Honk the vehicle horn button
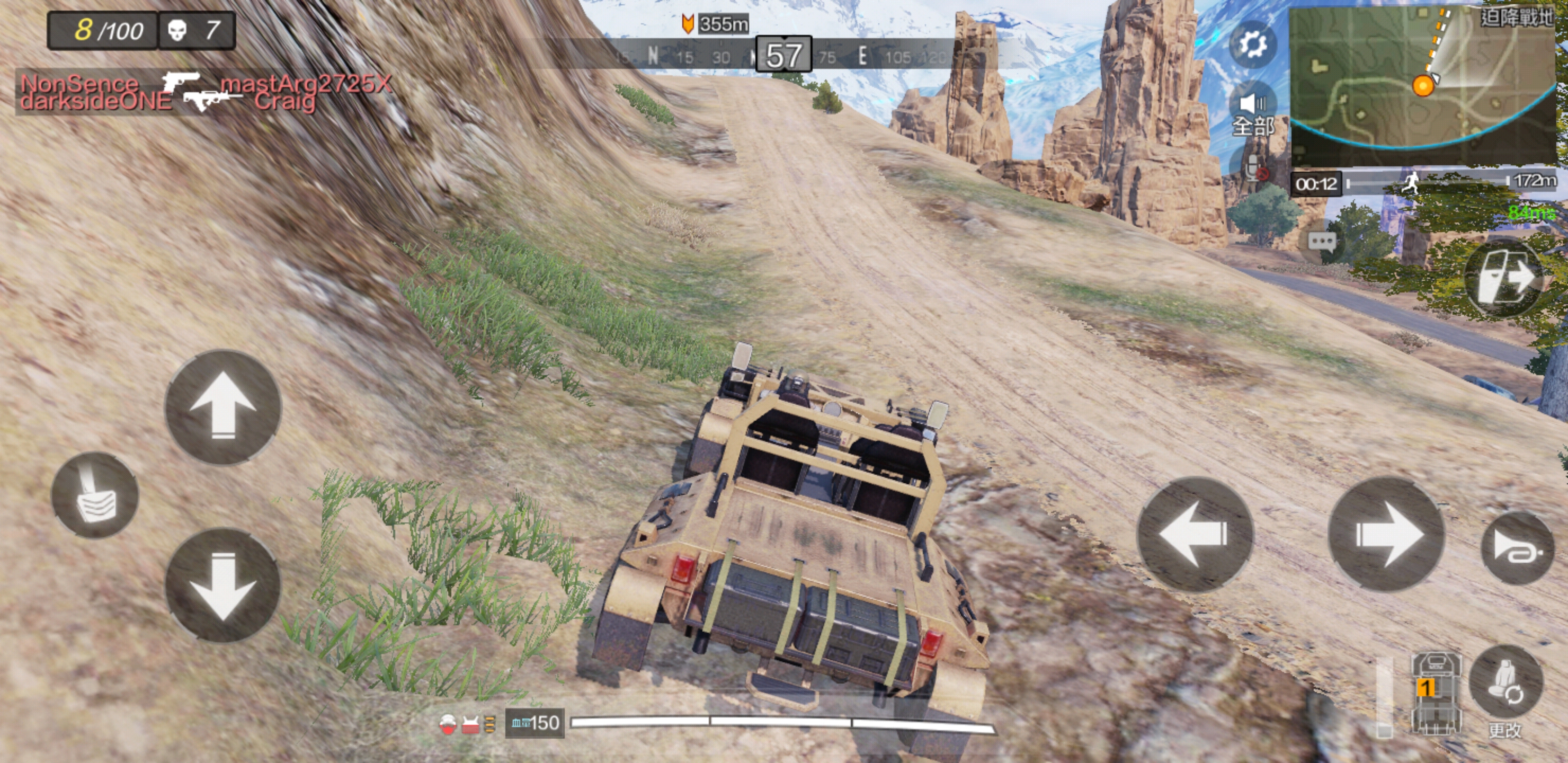The width and height of the screenshot is (1568, 763). [1517, 548]
